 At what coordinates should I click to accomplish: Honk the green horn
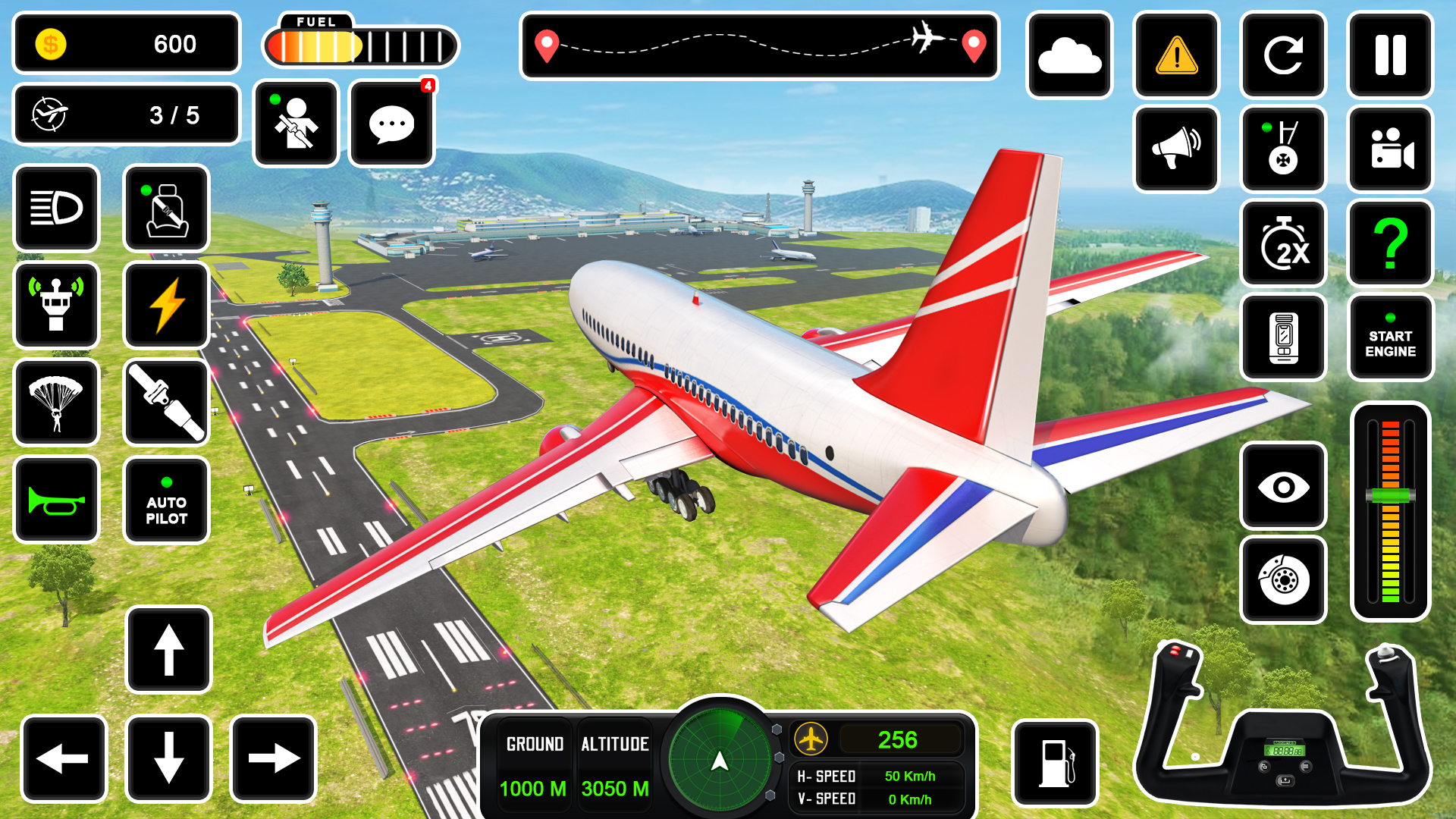[56, 500]
